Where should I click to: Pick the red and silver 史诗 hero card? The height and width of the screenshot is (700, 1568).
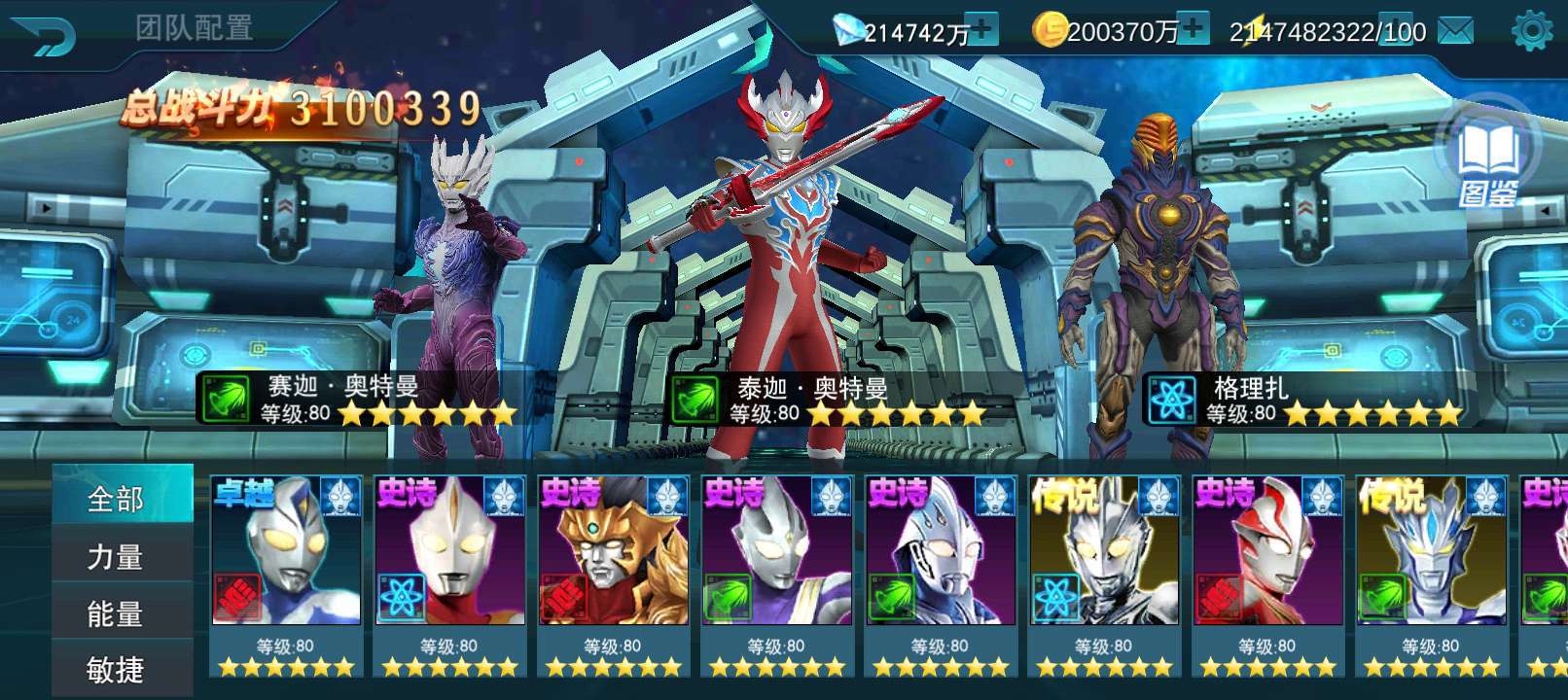(1267, 574)
